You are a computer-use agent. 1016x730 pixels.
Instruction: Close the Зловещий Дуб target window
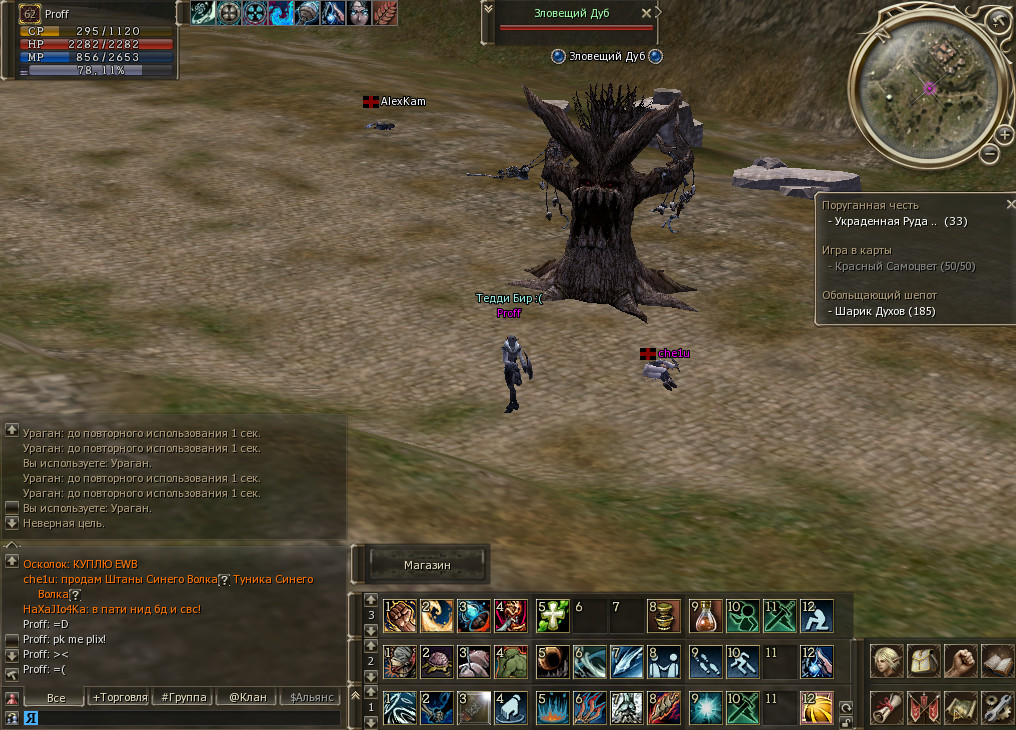click(x=646, y=13)
